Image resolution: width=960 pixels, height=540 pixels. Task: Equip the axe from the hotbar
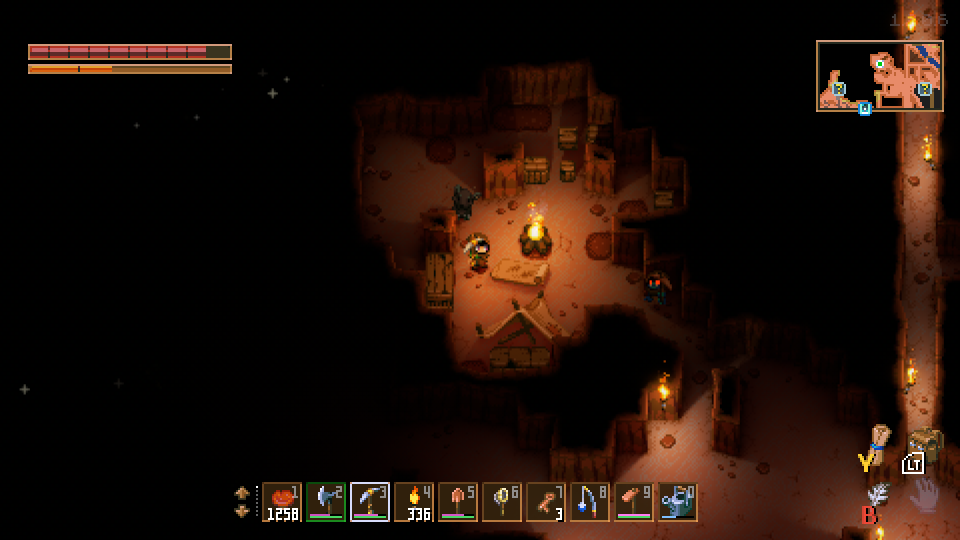tap(326, 502)
